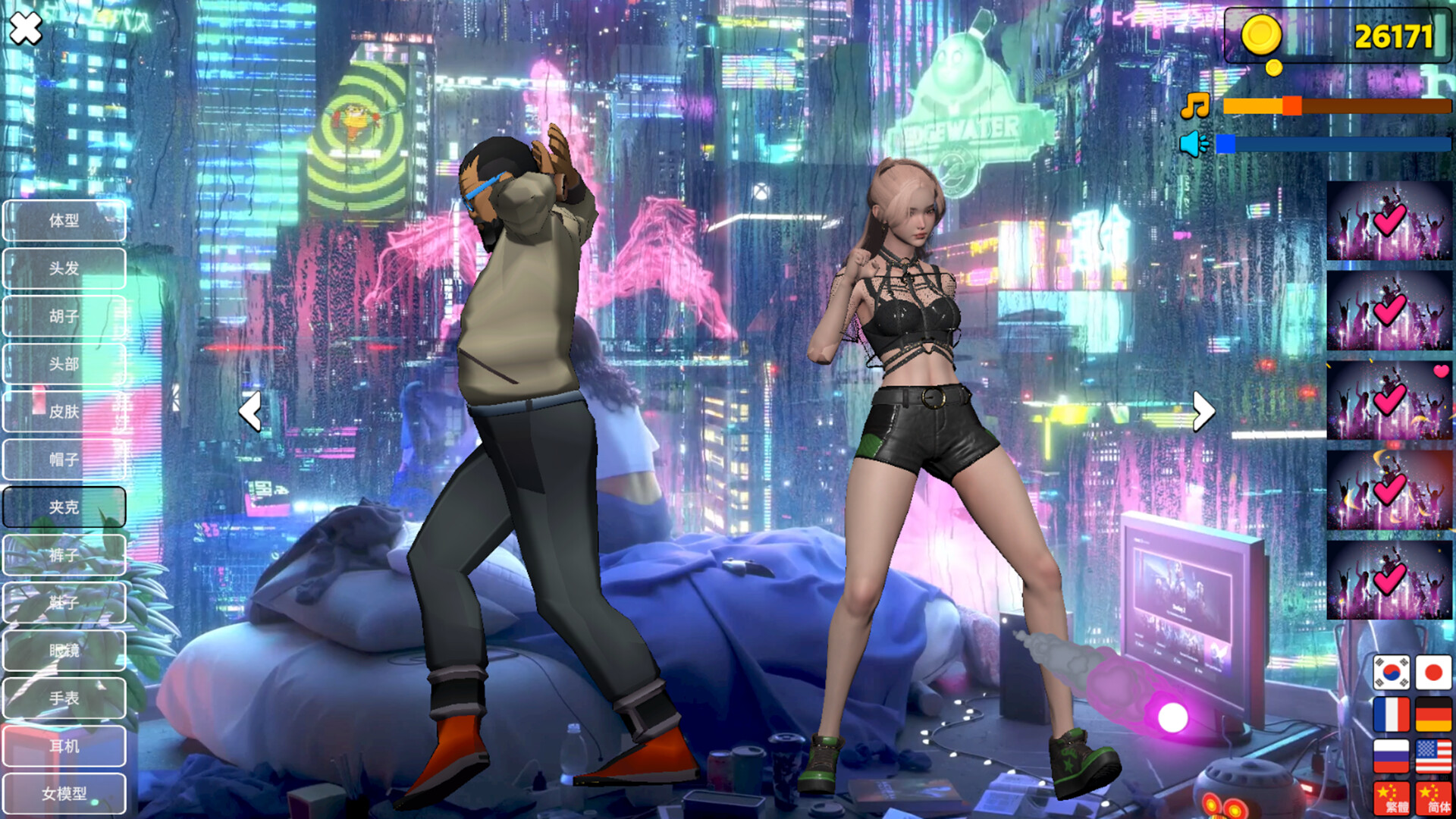
Task: Select the 胡子 (beard) customization option
Action: pos(64,316)
